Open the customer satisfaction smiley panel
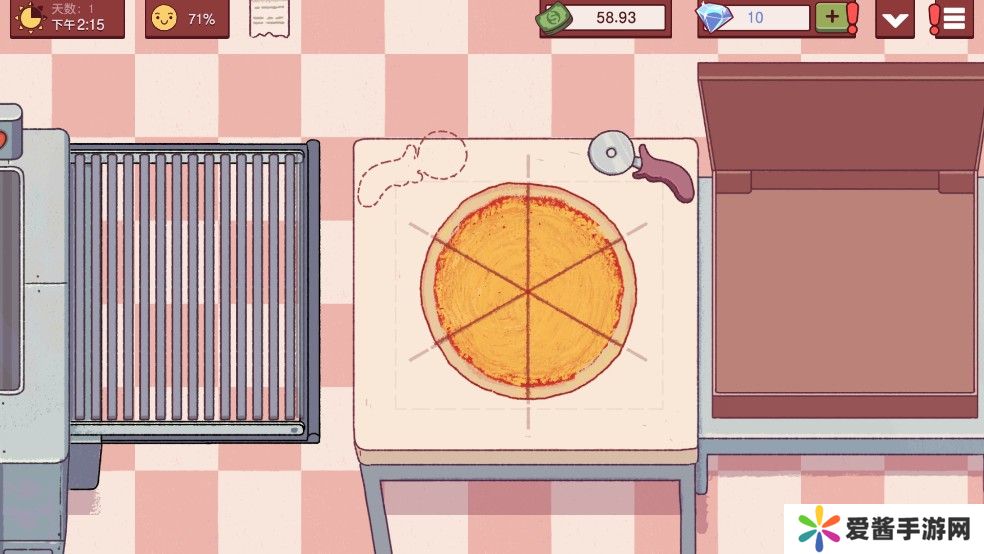The height and width of the screenshot is (554, 984). (186, 18)
